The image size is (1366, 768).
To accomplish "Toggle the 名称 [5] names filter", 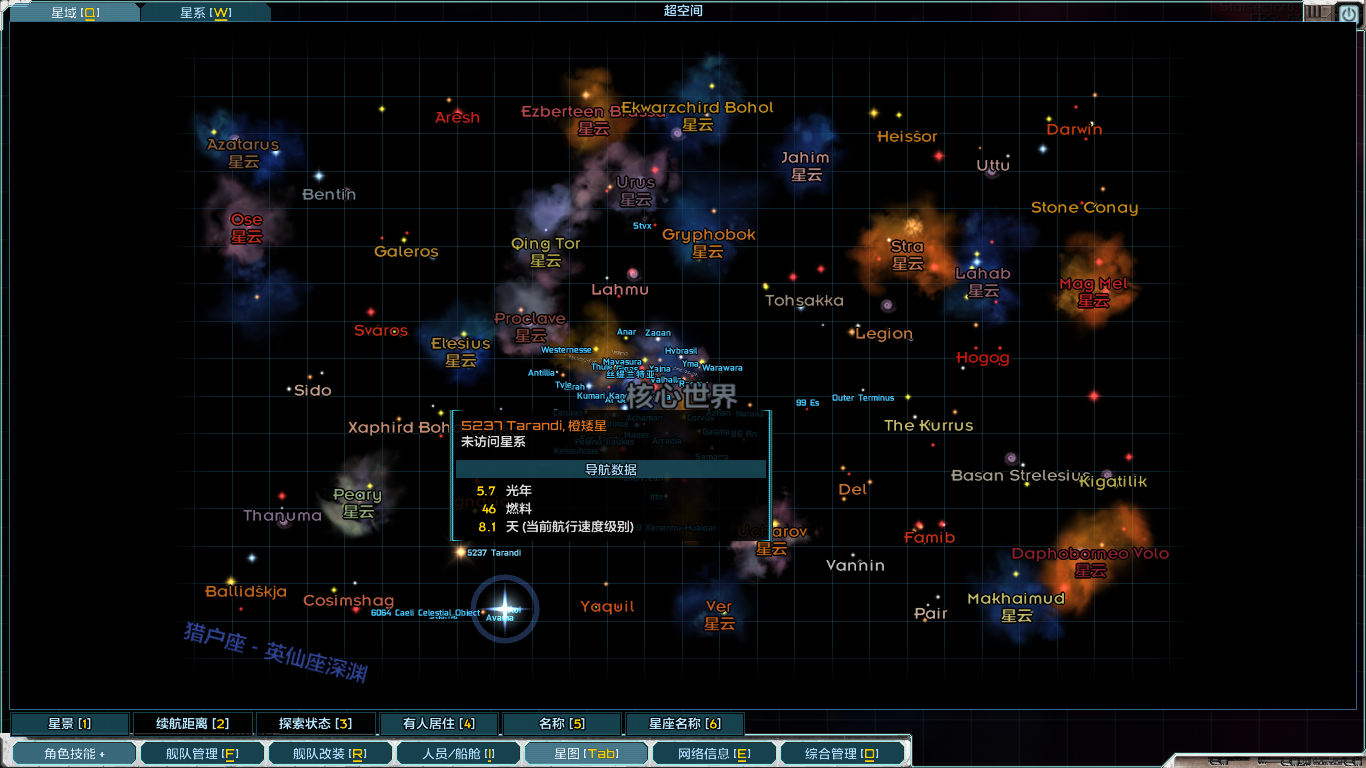I will pyautogui.click(x=563, y=723).
